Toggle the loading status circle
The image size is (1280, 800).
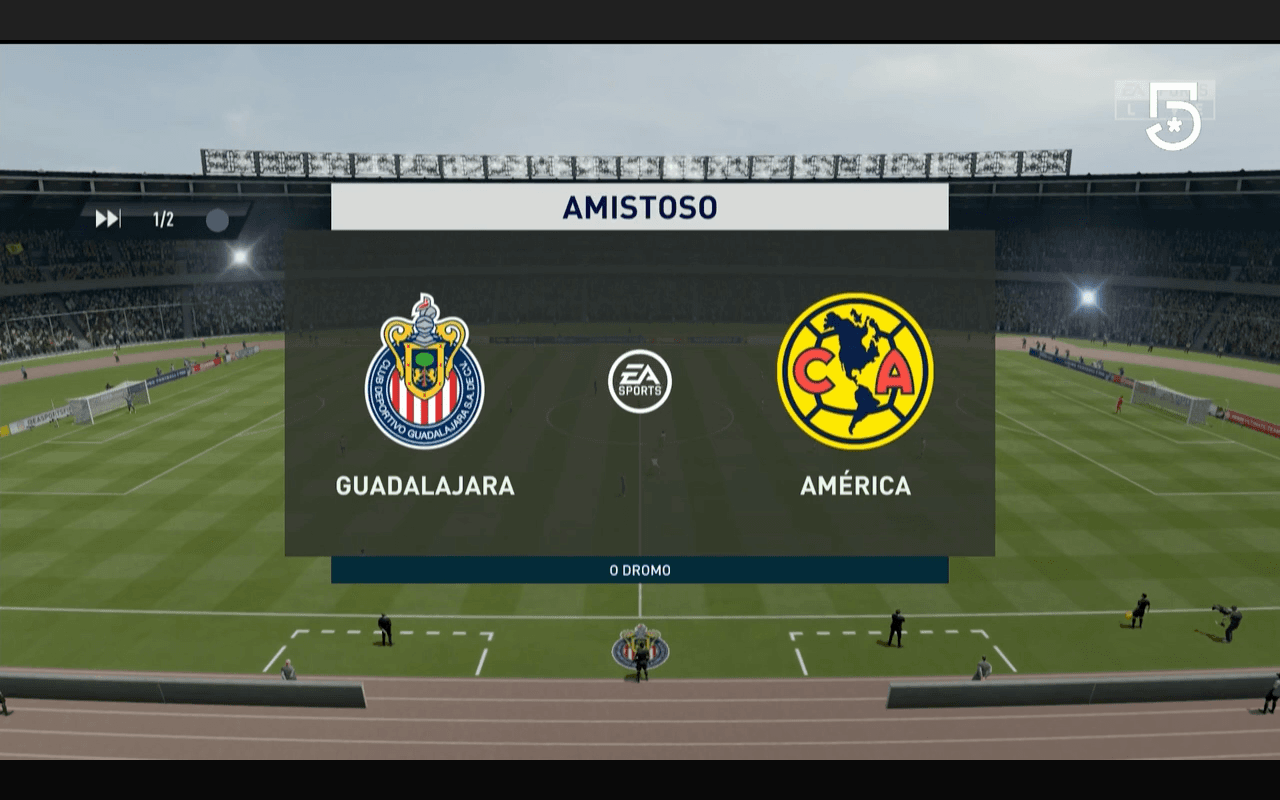218,220
